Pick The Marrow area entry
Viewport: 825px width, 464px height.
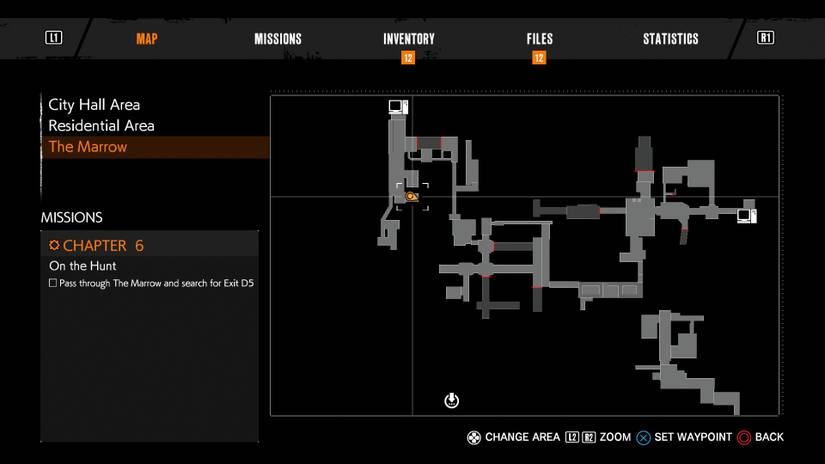tap(88, 147)
